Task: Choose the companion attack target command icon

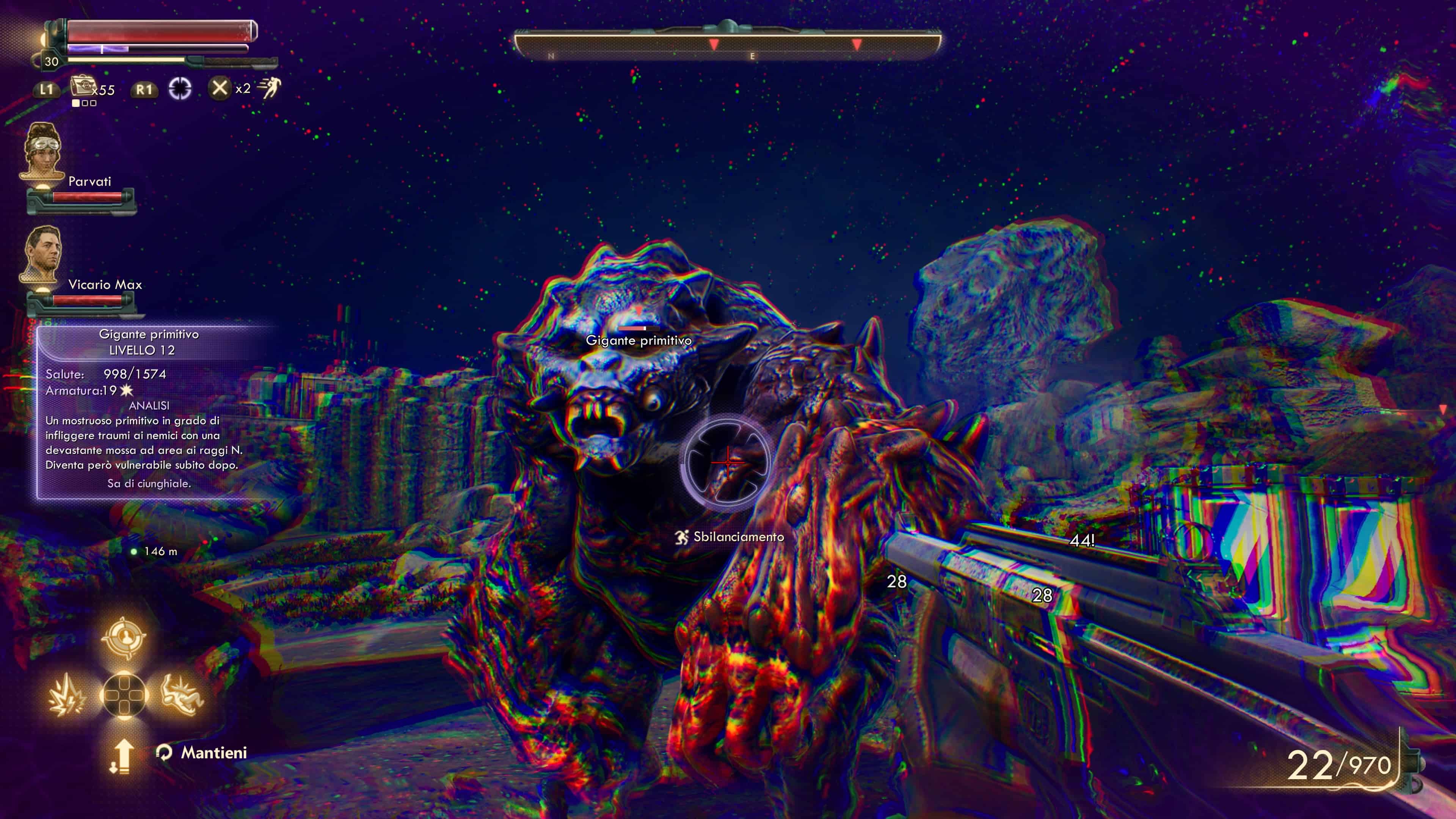Action: coord(123,637)
